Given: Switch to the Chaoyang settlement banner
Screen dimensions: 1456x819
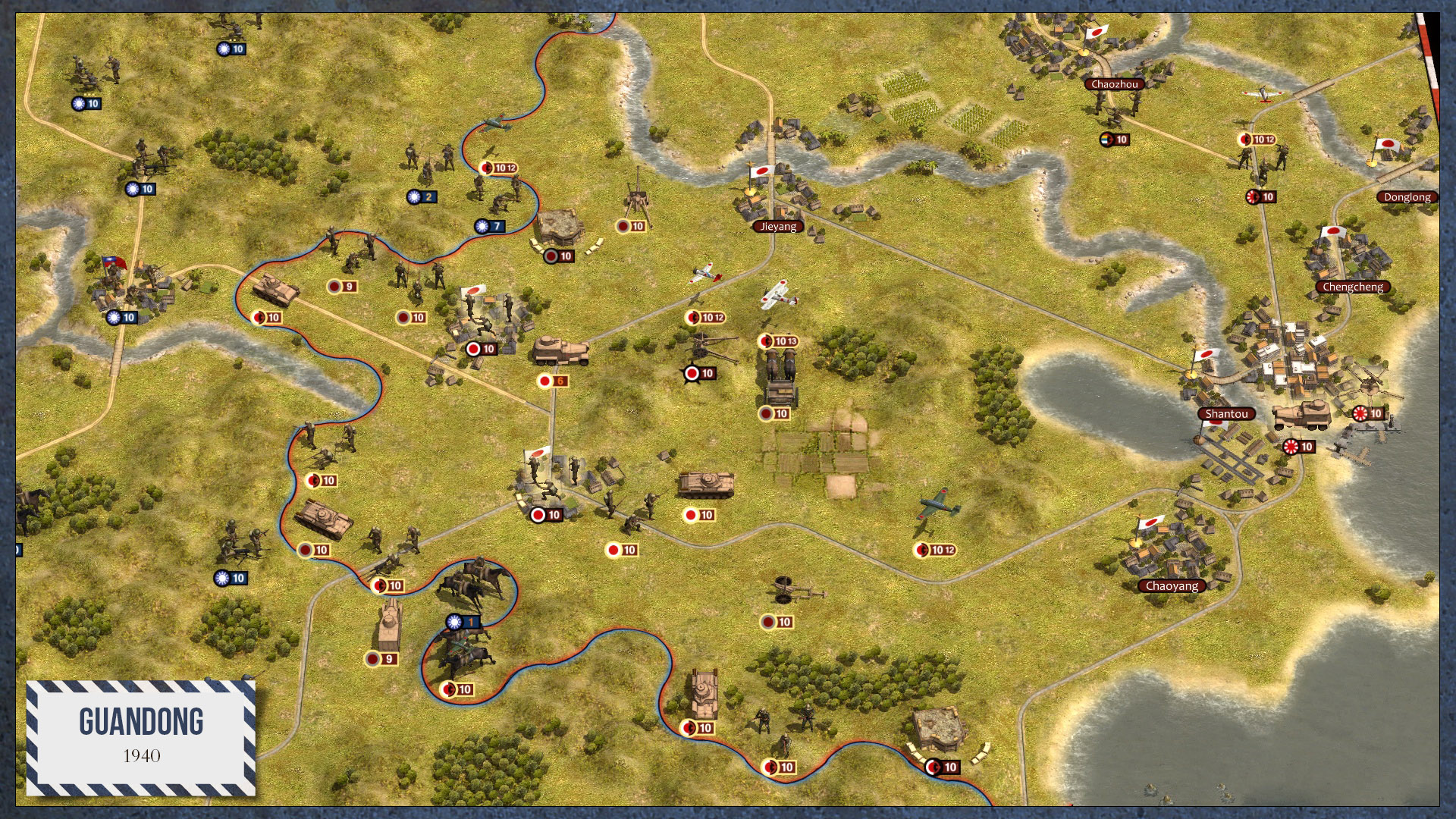Looking at the screenshot, I should pyautogui.click(x=1172, y=585).
